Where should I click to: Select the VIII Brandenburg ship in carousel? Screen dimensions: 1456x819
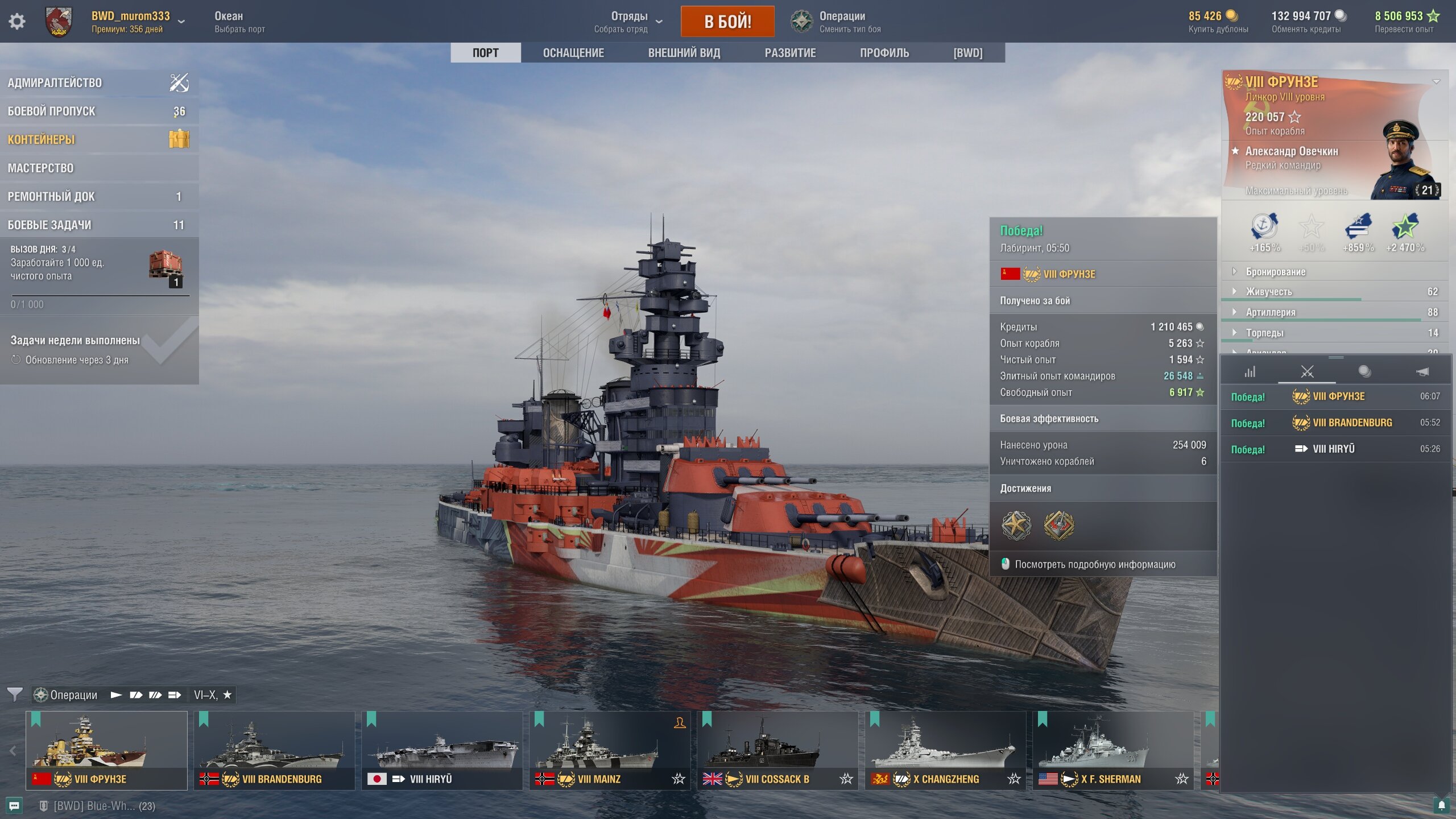(x=274, y=750)
